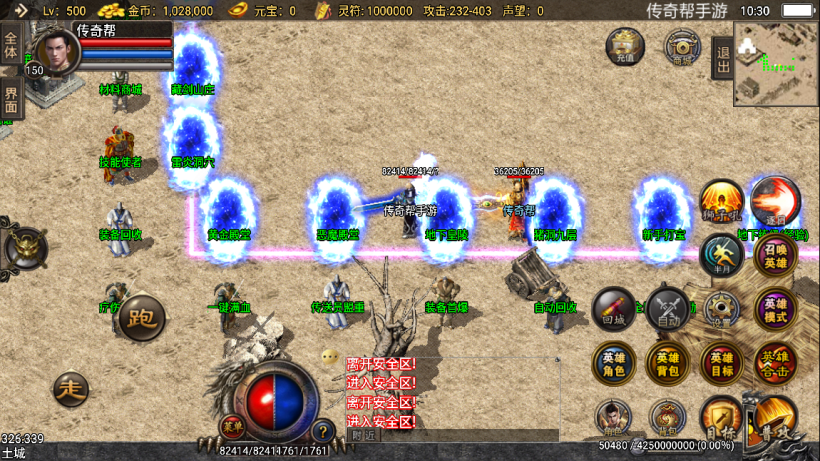
Task: Open the 英雄背包 hero bag
Action: click(x=667, y=364)
